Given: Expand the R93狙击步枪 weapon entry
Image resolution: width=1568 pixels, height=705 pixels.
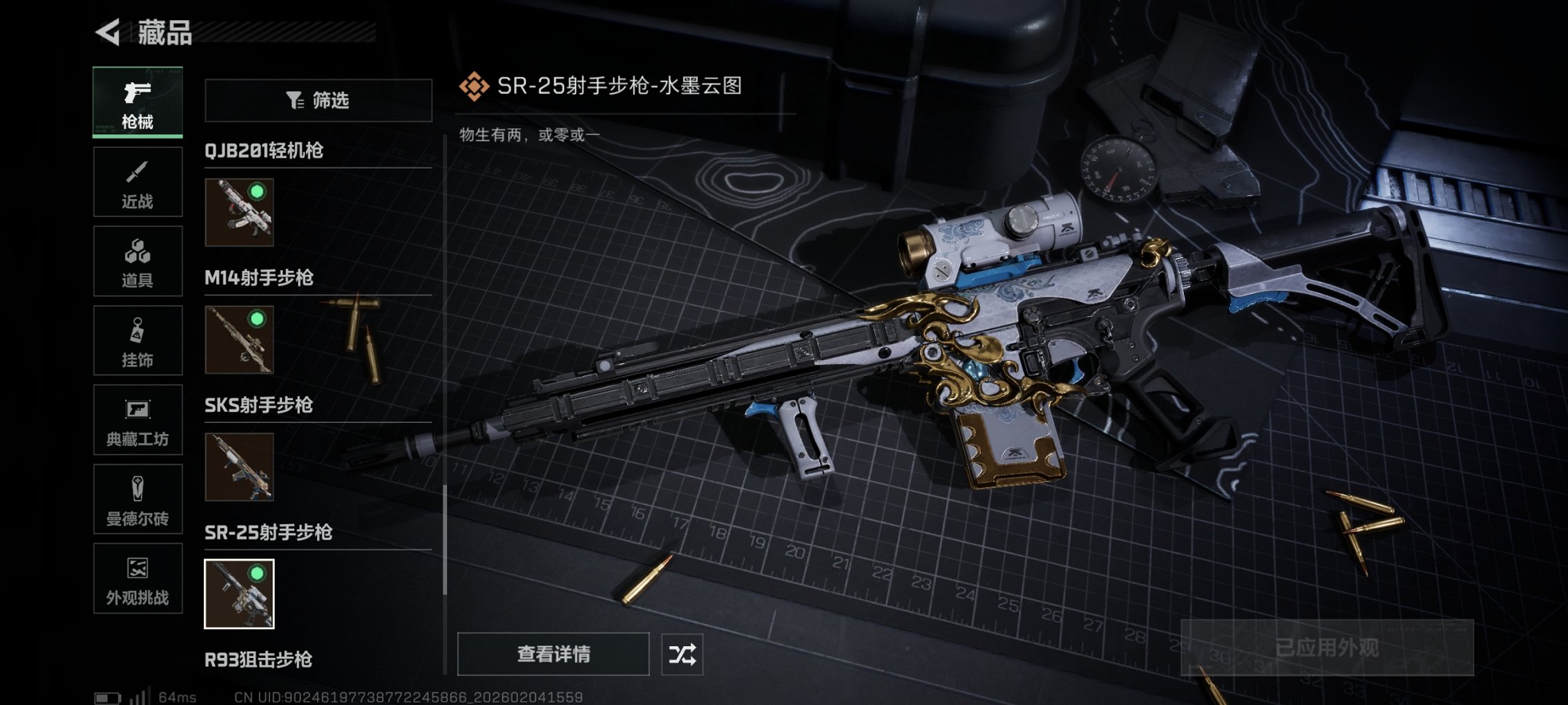Looking at the screenshot, I should tap(259, 660).
